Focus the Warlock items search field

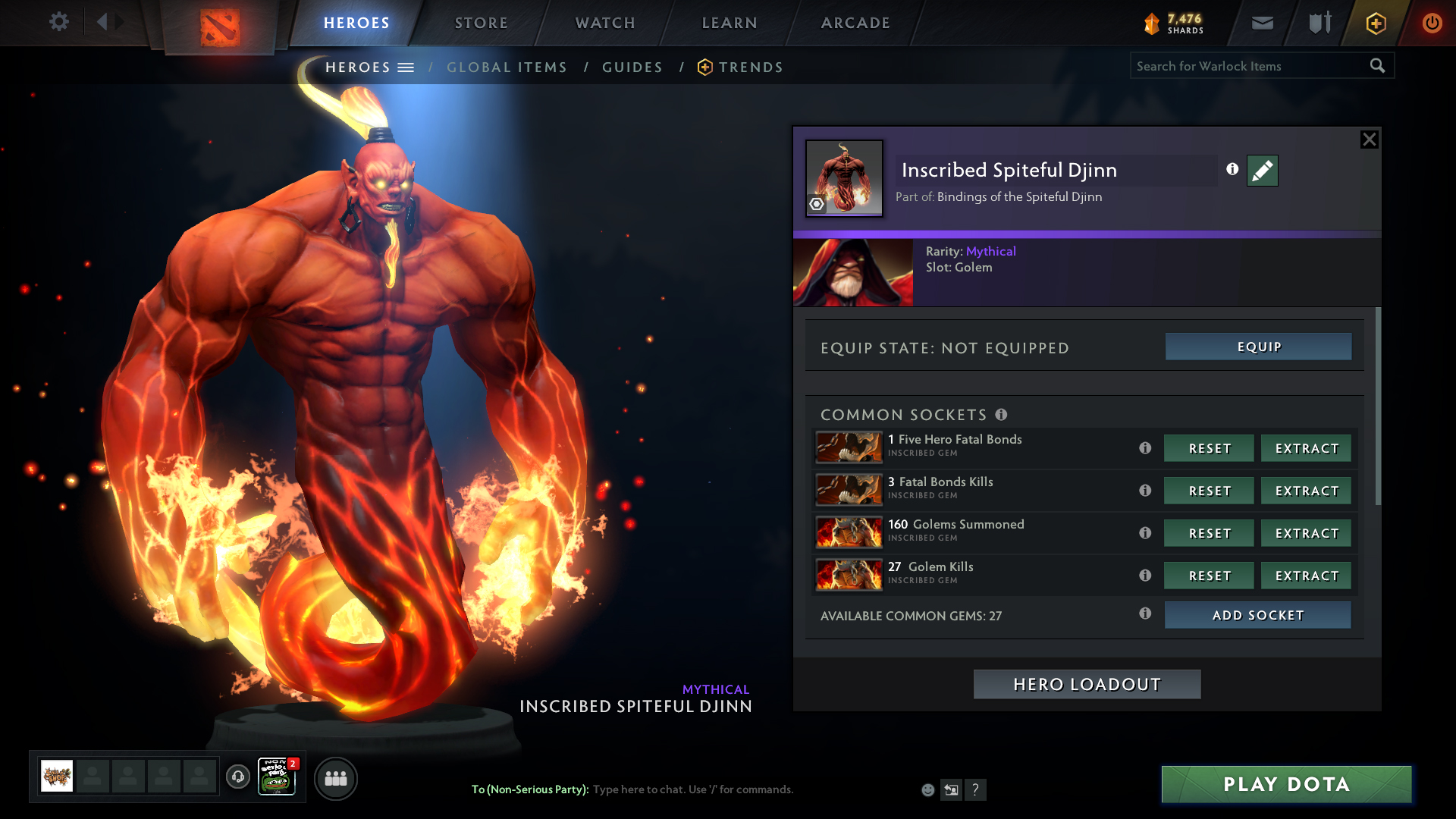pyautogui.click(x=1247, y=66)
